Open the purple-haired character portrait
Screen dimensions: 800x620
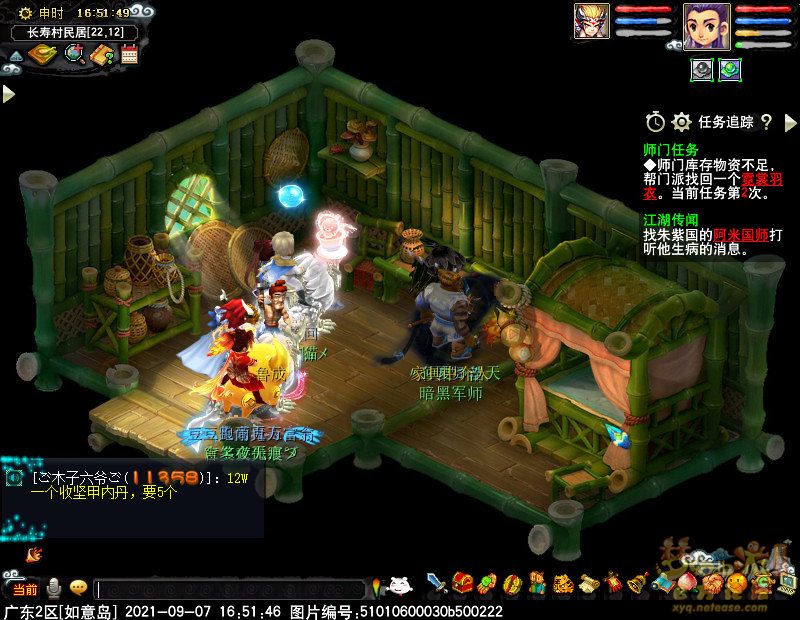pyautogui.click(x=705, y=24)
